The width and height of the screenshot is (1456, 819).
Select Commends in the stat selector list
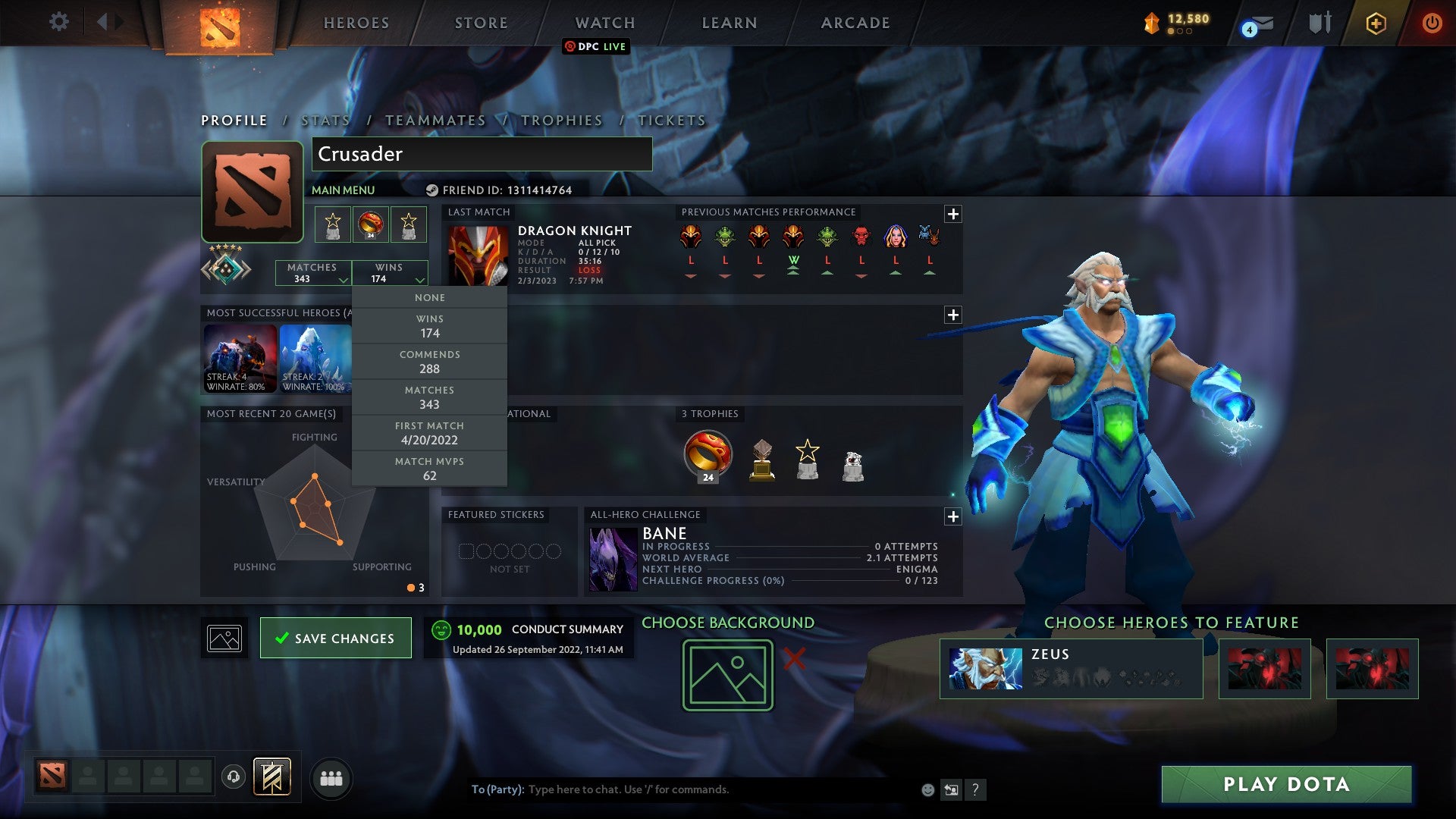(x=429, y=361)
